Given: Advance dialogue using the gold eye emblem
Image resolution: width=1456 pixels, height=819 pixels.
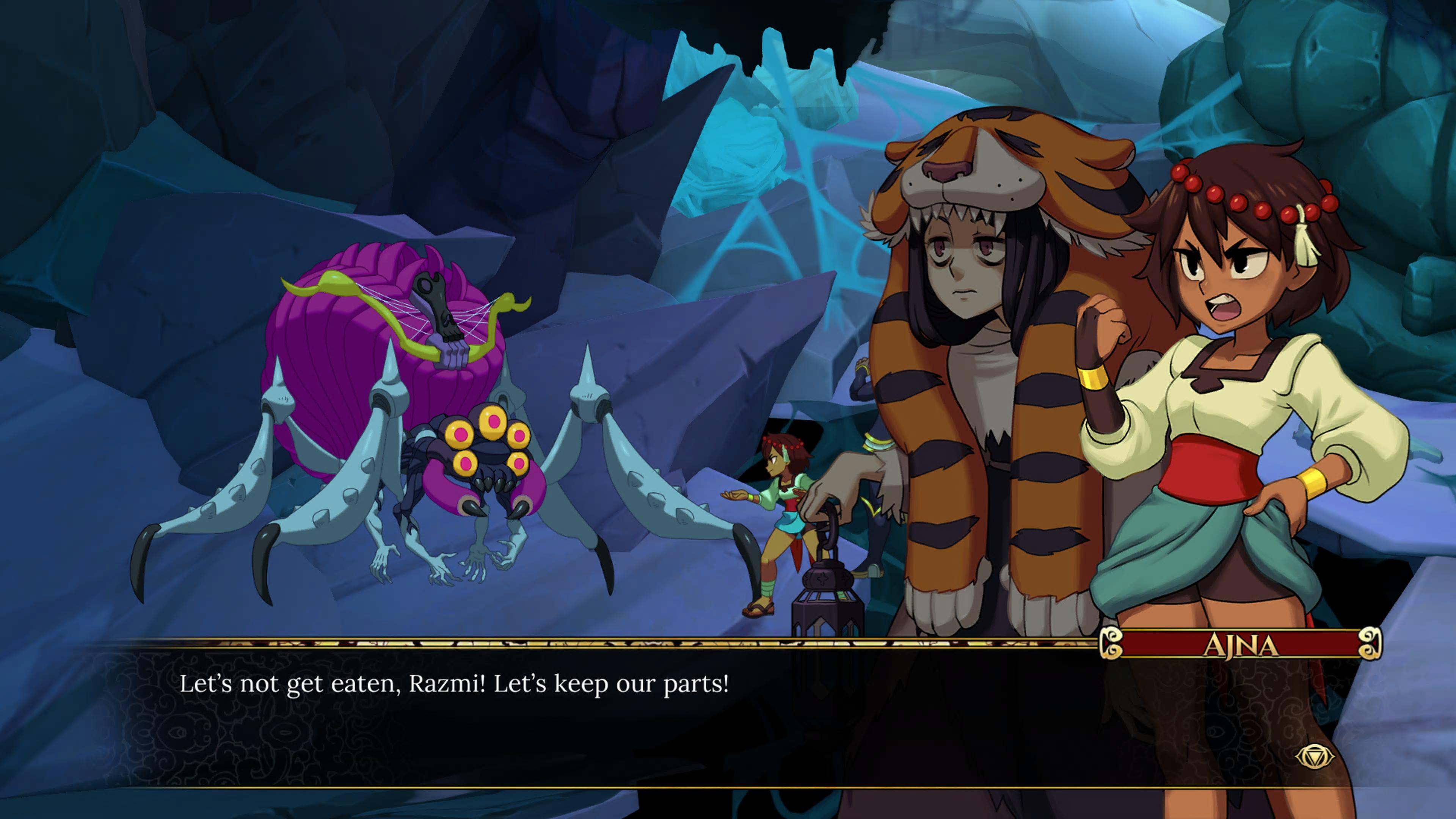Looking at the screenshot, I should pyautogui.click(x=1315, y=756).
